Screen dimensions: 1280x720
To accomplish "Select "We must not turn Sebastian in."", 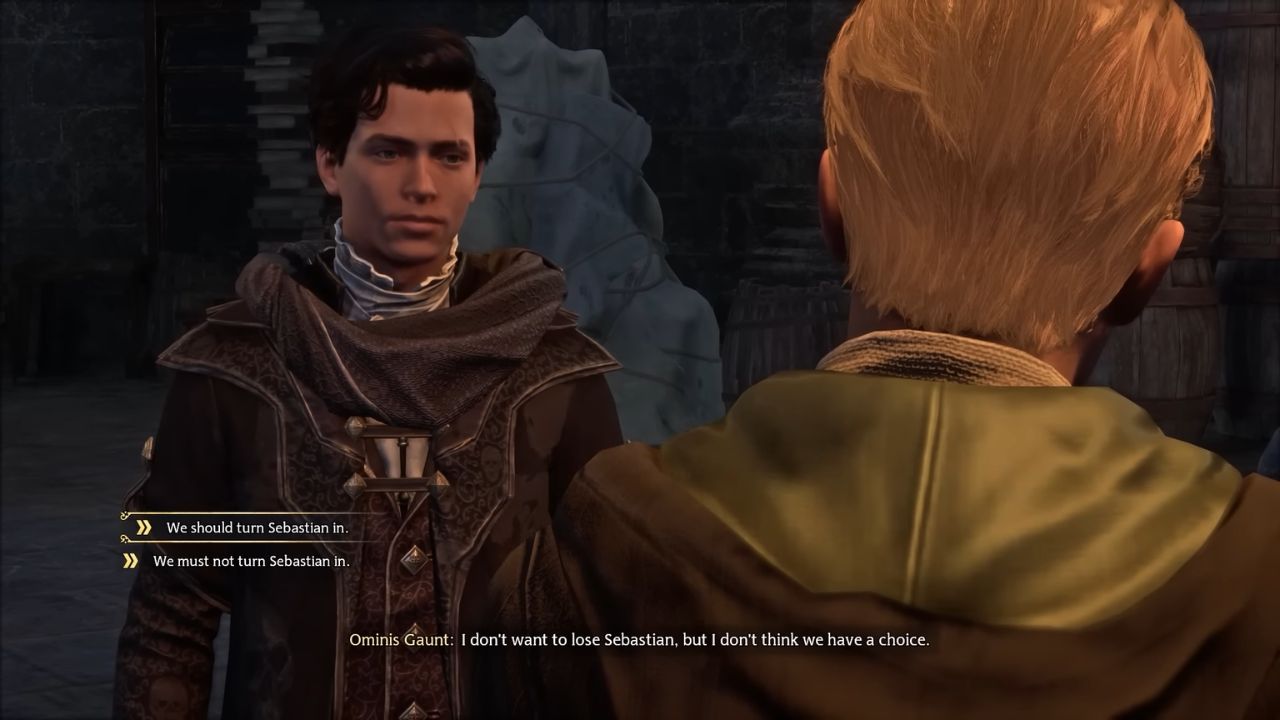I will (250, 561).
